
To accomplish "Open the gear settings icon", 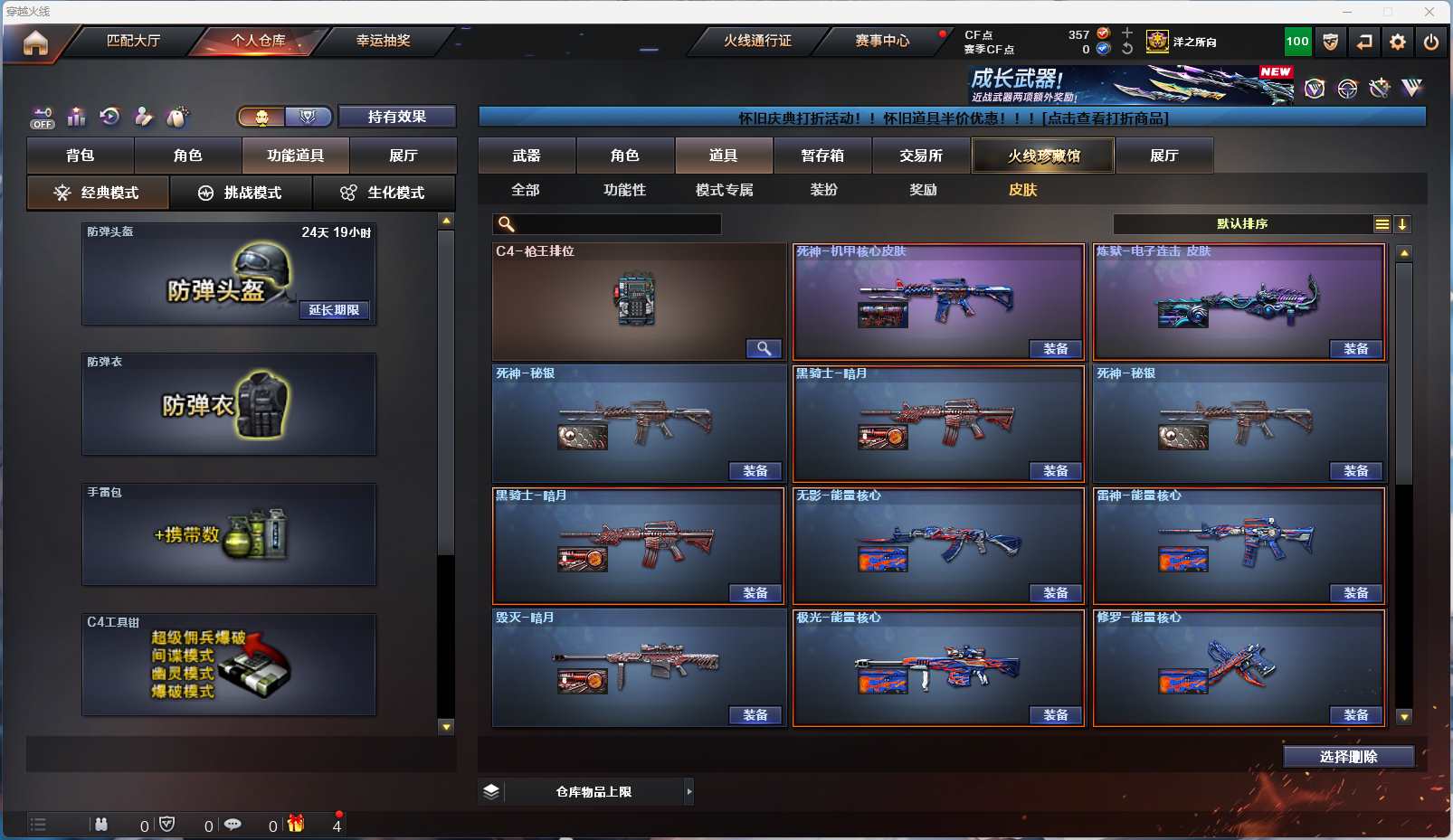I will point(1398,42).
